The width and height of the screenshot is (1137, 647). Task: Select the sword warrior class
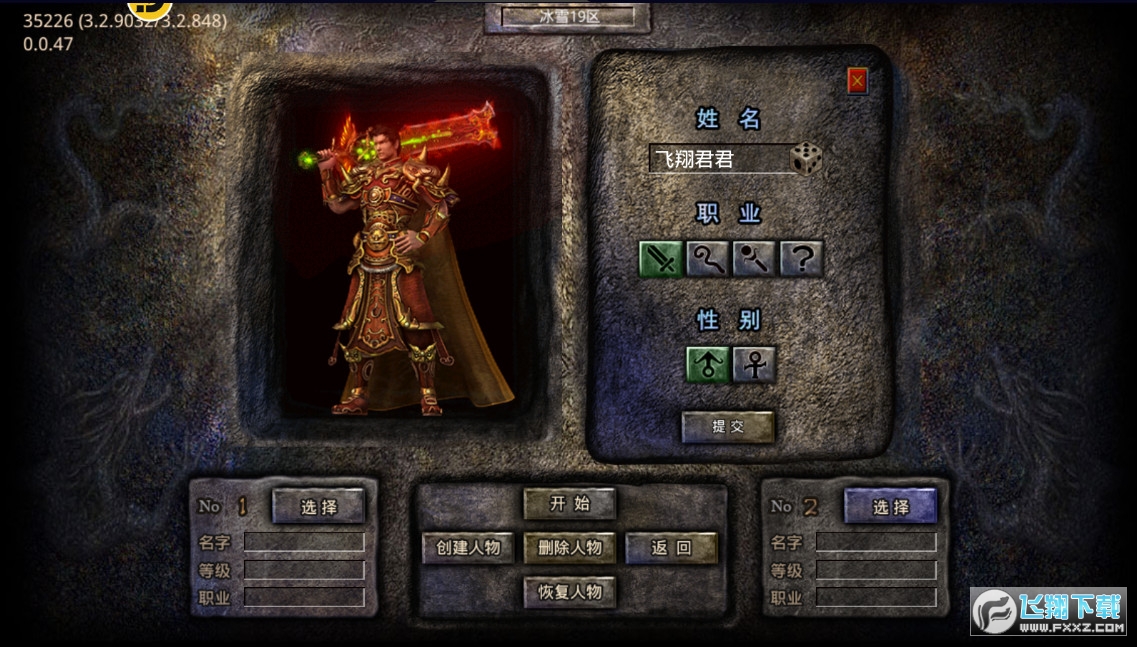coord(661,260)
